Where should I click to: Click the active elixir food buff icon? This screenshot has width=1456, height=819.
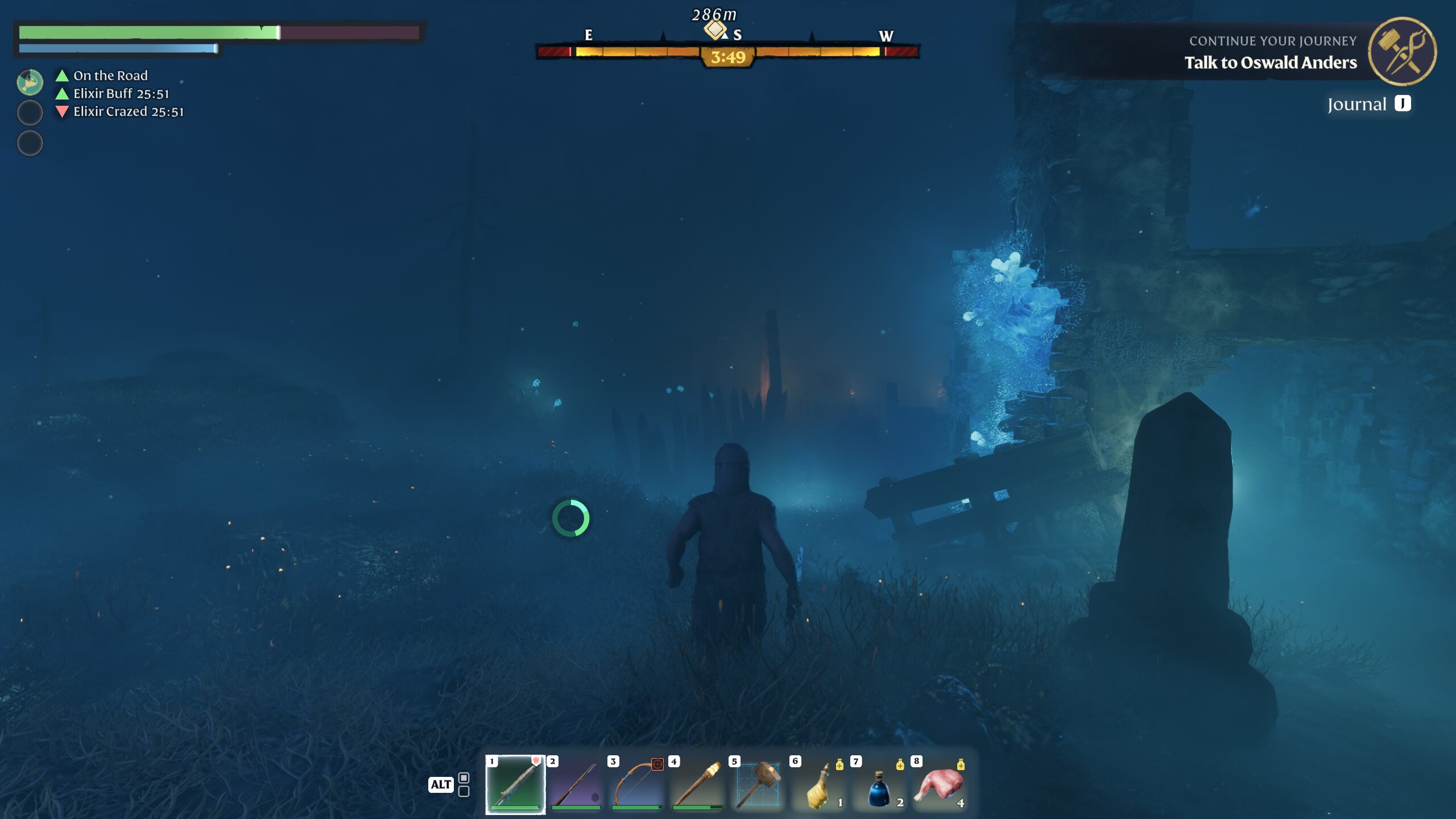30,82
